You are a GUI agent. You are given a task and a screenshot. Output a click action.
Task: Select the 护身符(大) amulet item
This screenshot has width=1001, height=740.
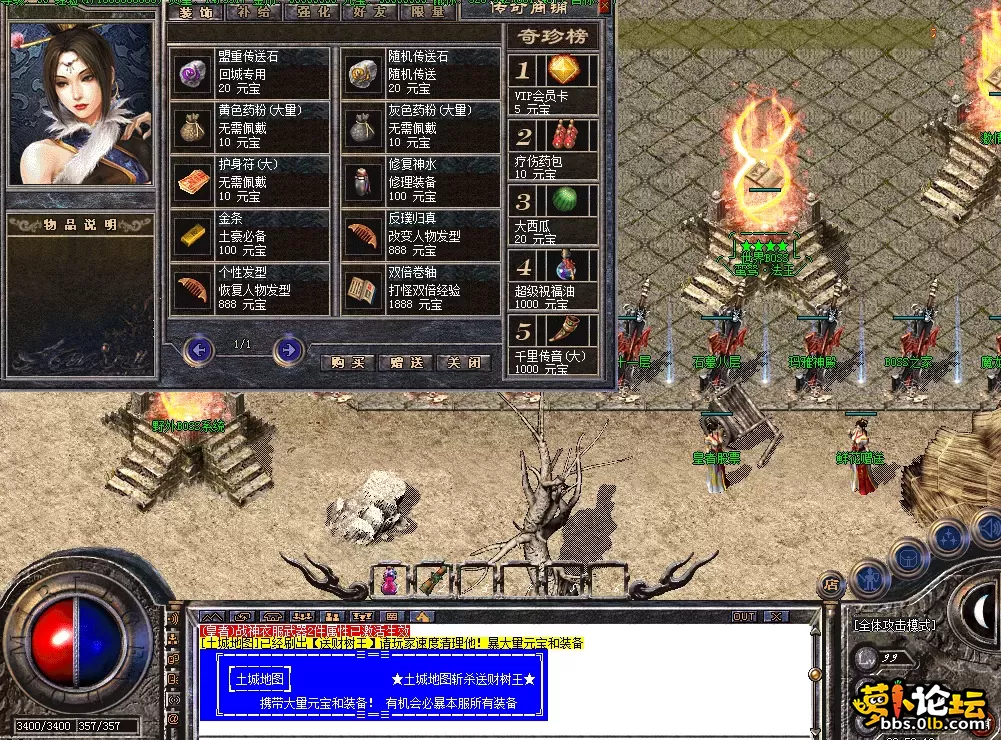point(249,182)
